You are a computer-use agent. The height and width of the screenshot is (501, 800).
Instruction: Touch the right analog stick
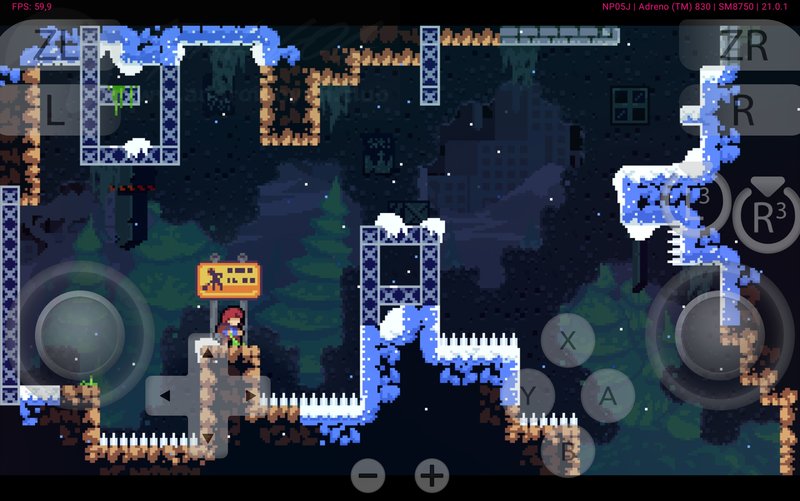(x=720, y=332)
